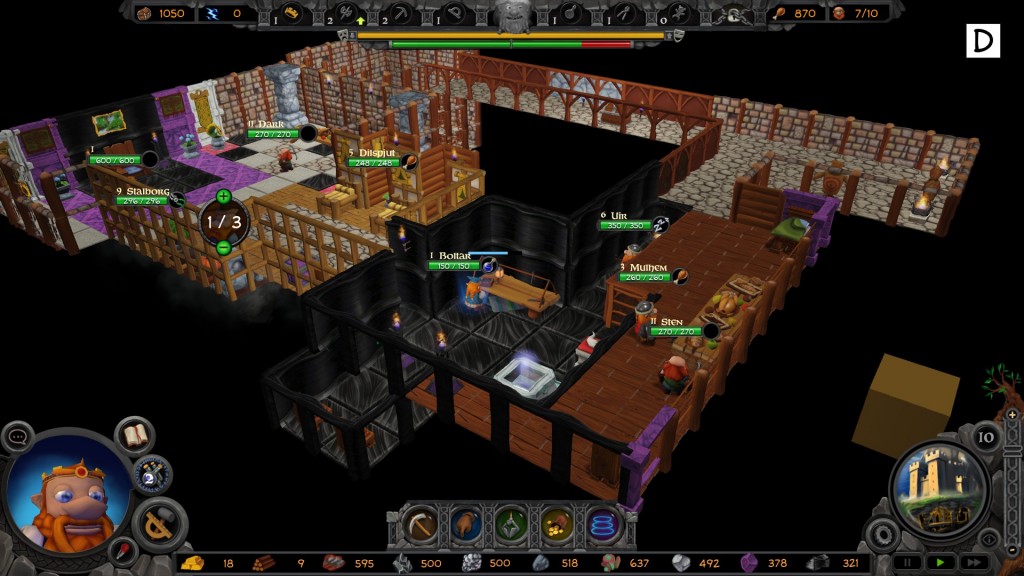The height and width of the screenshot is (576, 1024).
Task: Open the book journal button
Action: click(x=134, y=436)
